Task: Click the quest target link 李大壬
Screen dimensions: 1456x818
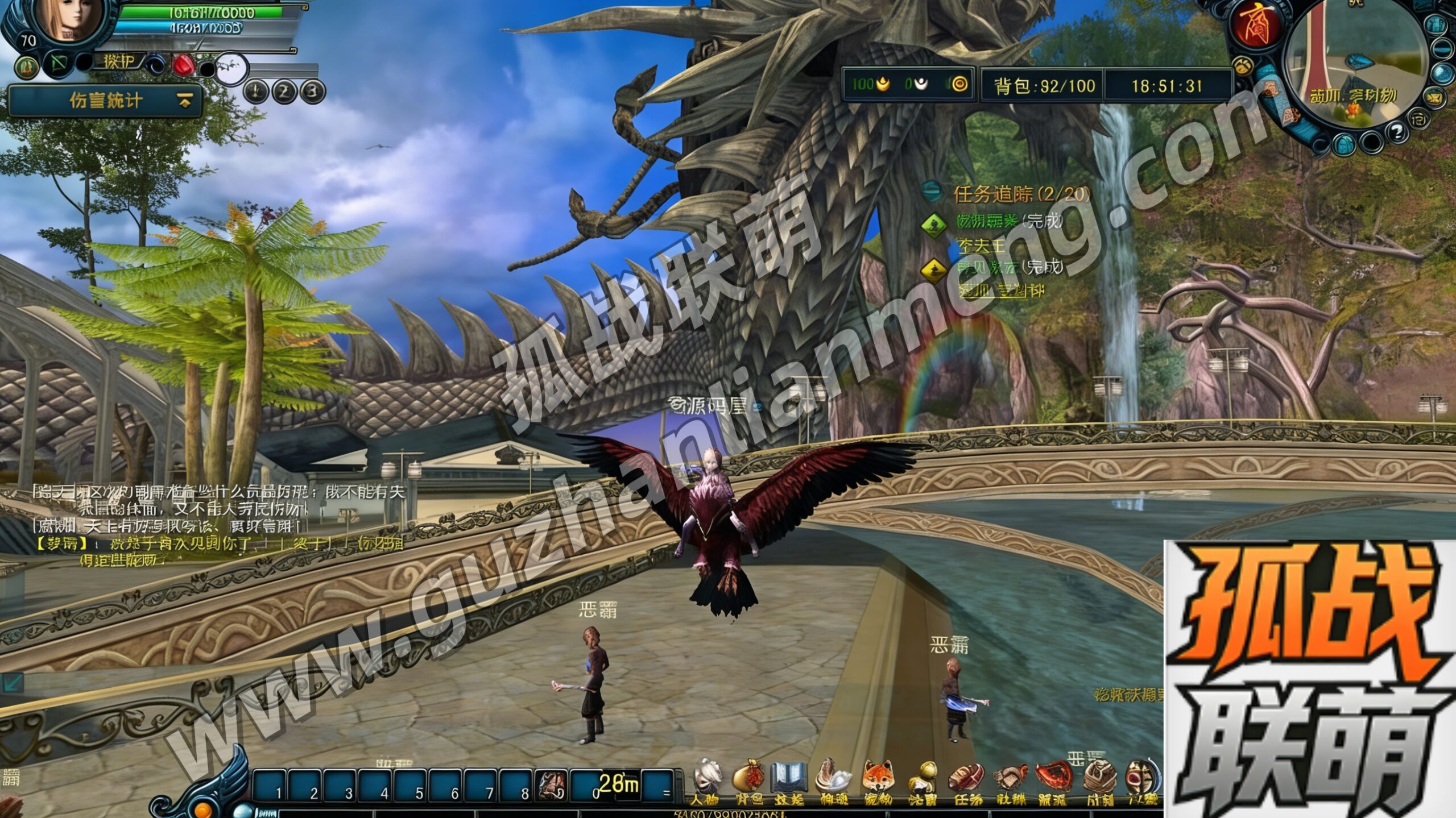Action: (982, 246)
